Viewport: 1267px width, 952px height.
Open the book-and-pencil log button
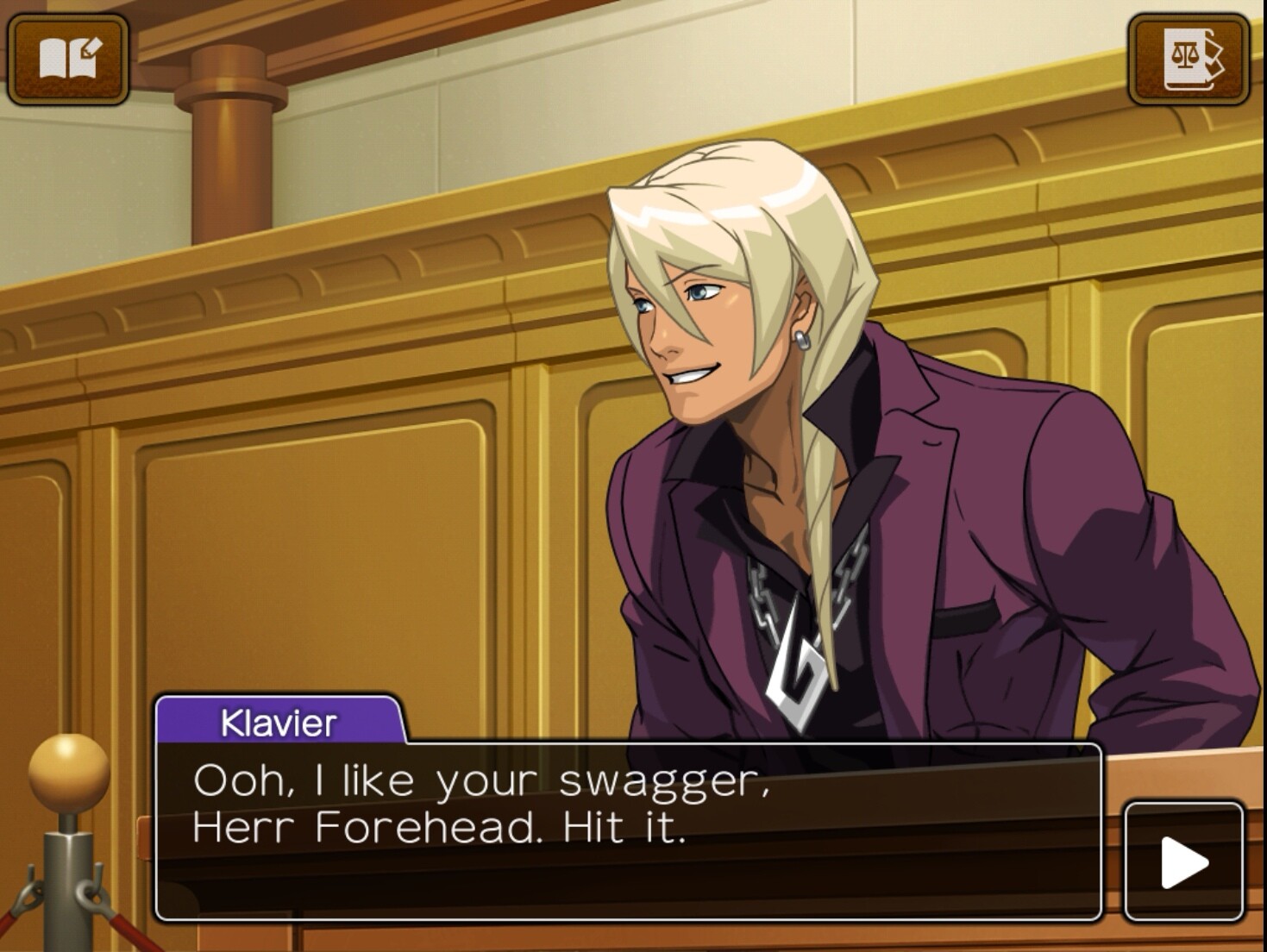pos(69,59)
